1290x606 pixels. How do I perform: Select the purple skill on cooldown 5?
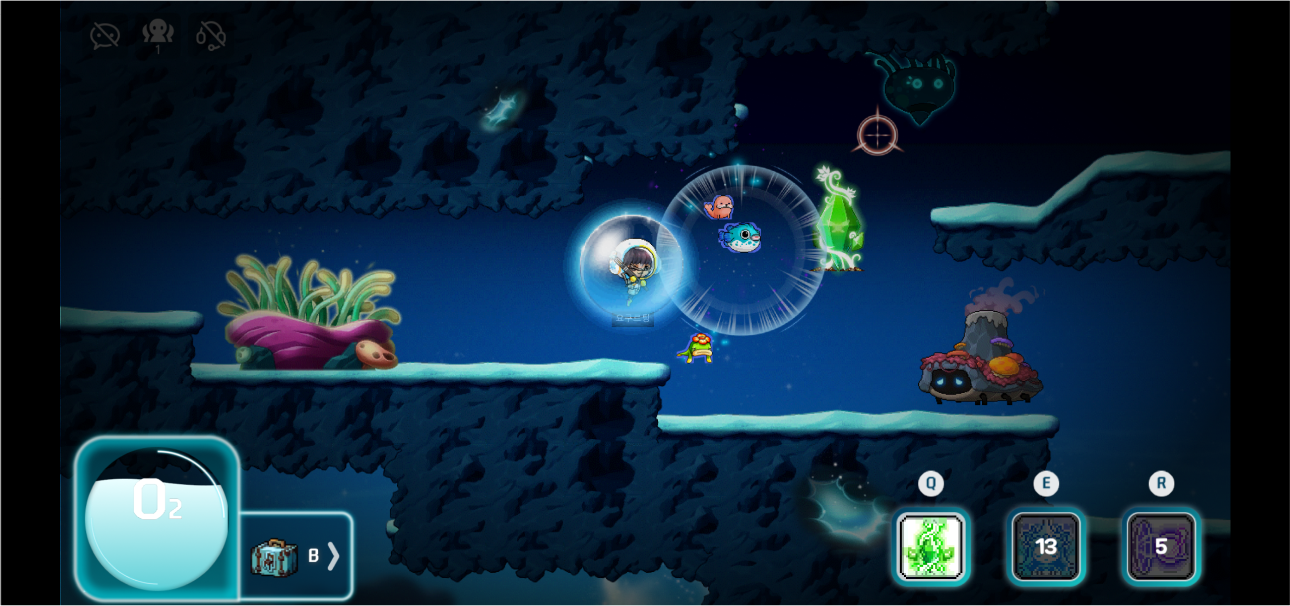tap(1161, 547)
